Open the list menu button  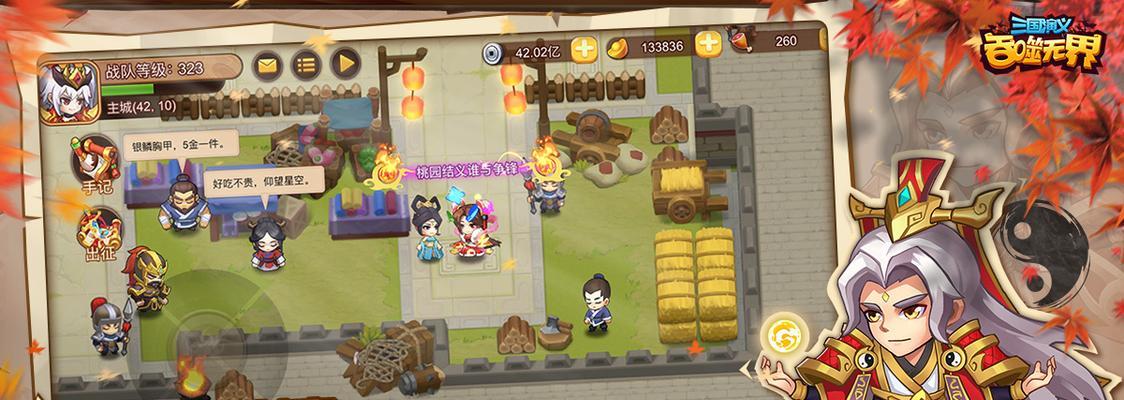tap(306, 65)
